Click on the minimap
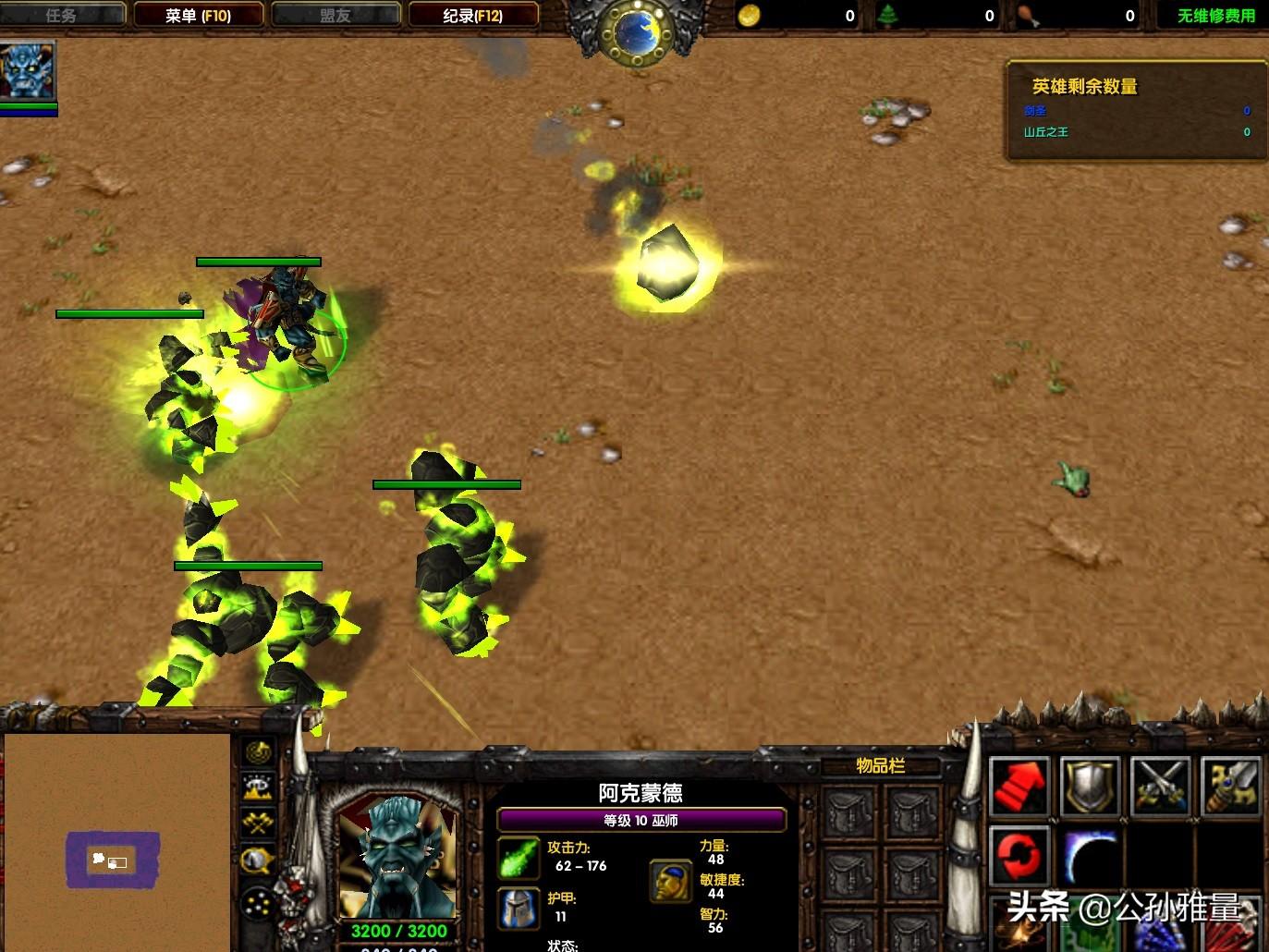1269x952 pixels. pos(116,841)
